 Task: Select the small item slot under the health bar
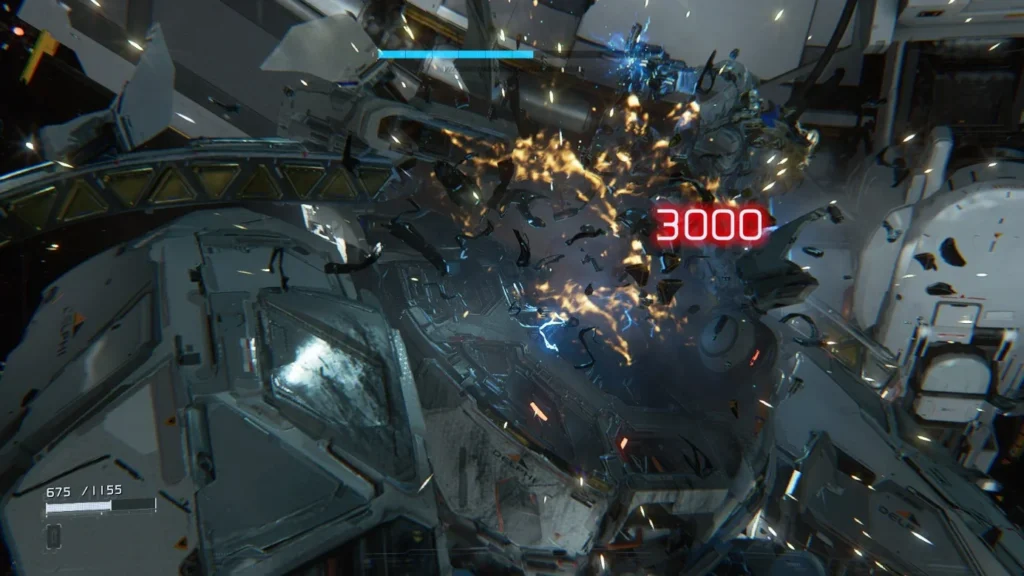(x=53, y=534)
